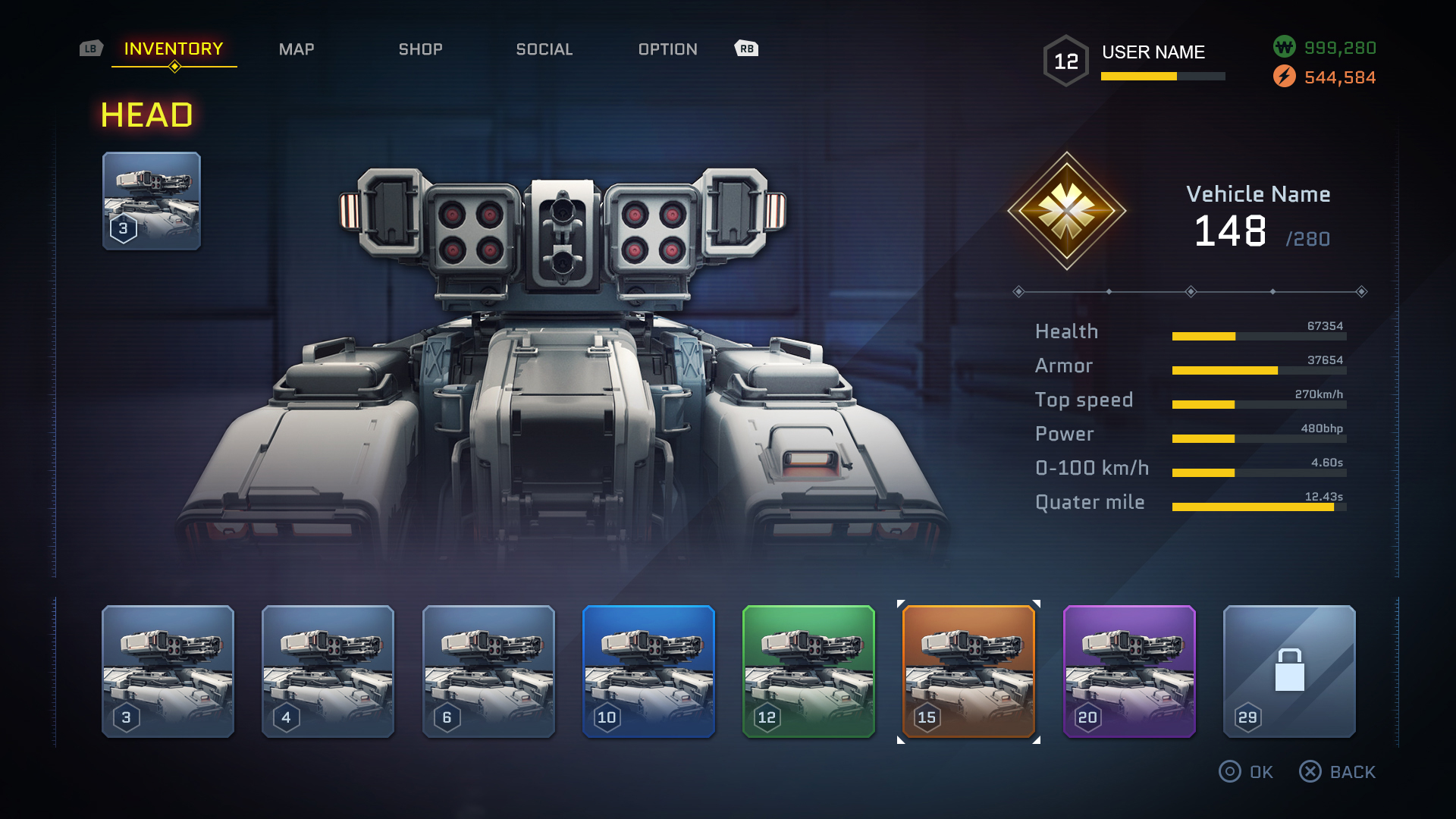Open the Map tab
1456x819 pixels.
[297, 49]
